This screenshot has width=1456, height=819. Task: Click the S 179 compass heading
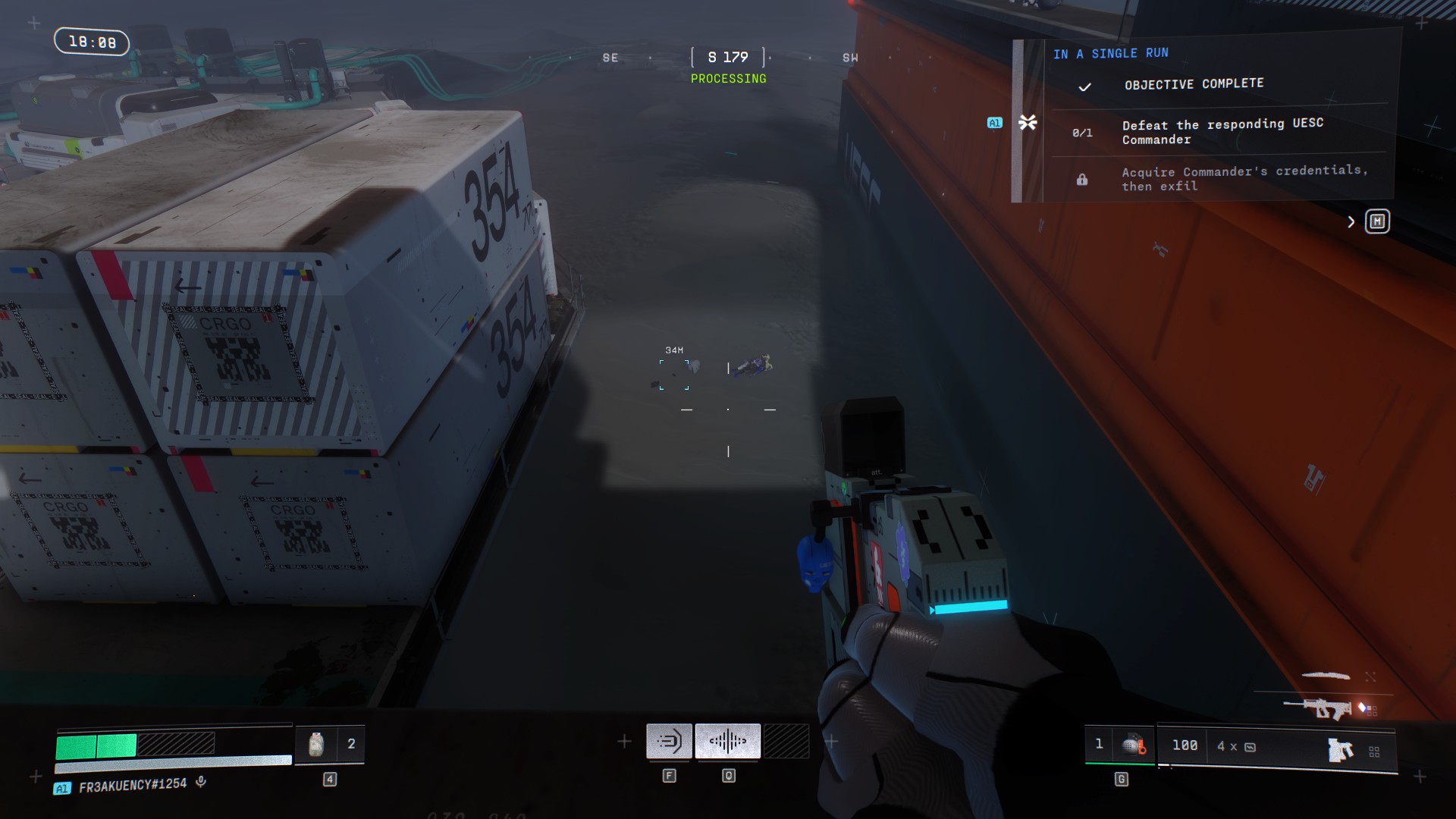coord(728,58)
